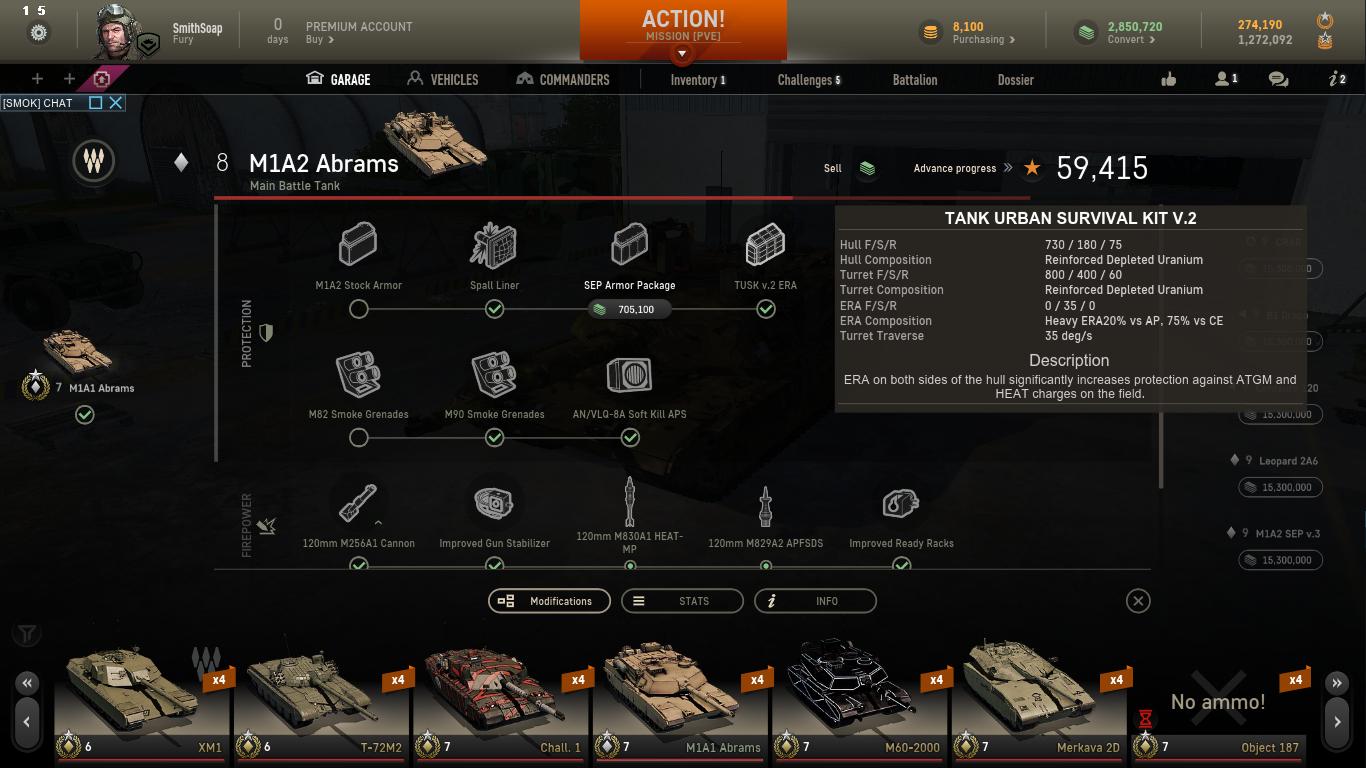Open the Inventory menu
The width and height of the screenshot is (1366, 768).
point(697,80)
